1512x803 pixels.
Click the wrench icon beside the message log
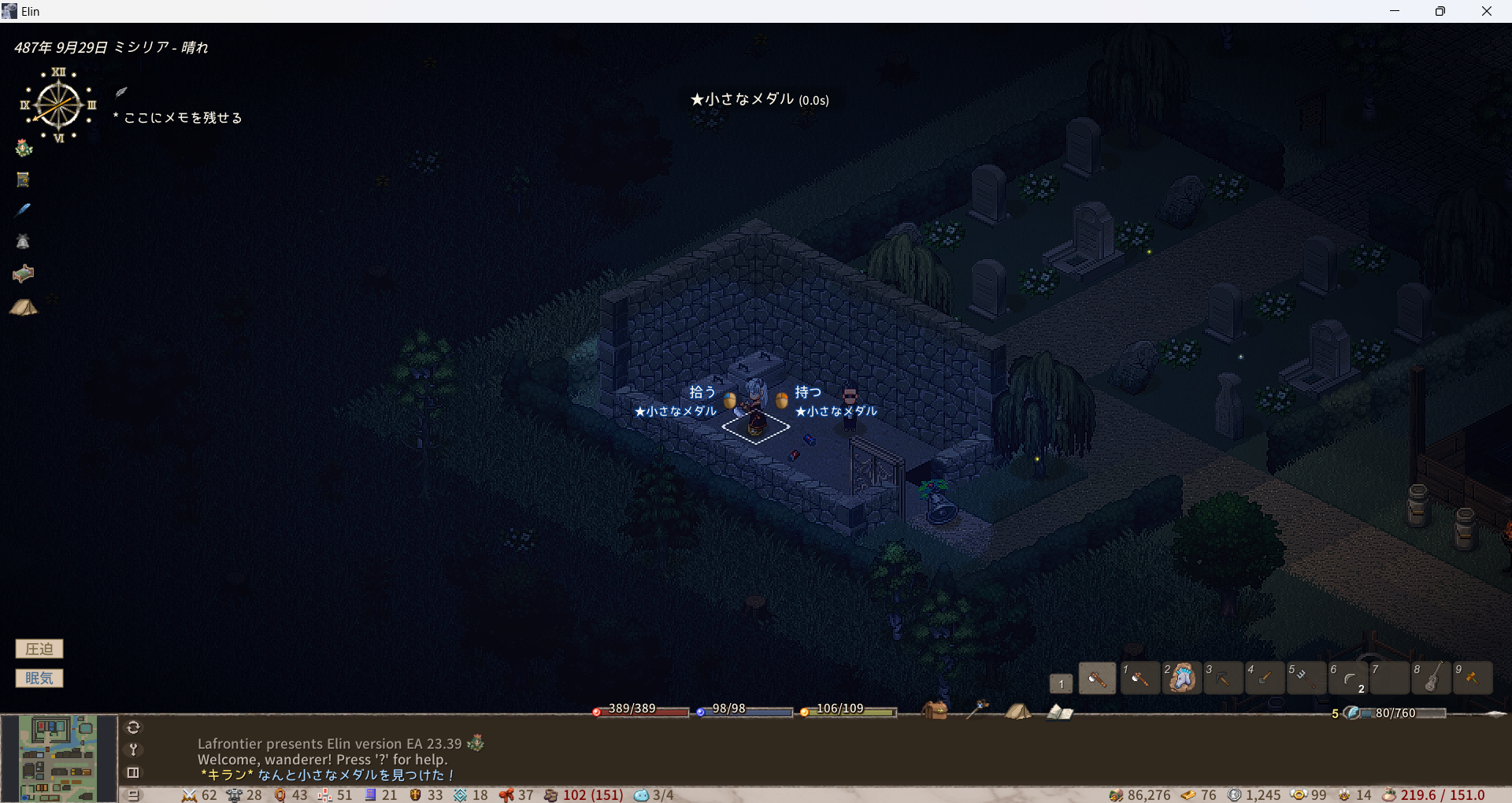pos(133,749)
